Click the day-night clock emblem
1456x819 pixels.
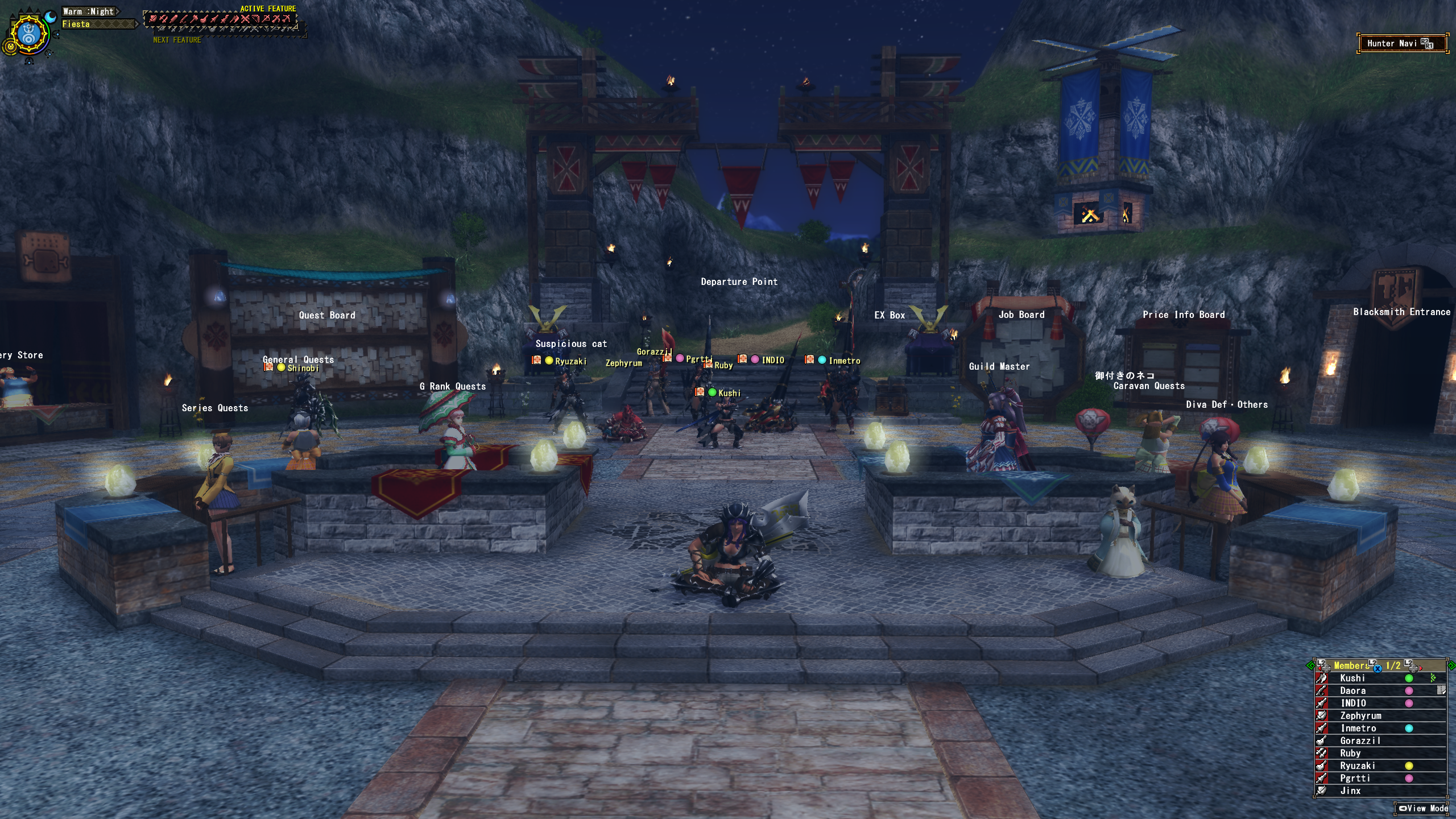click(28, 34)
